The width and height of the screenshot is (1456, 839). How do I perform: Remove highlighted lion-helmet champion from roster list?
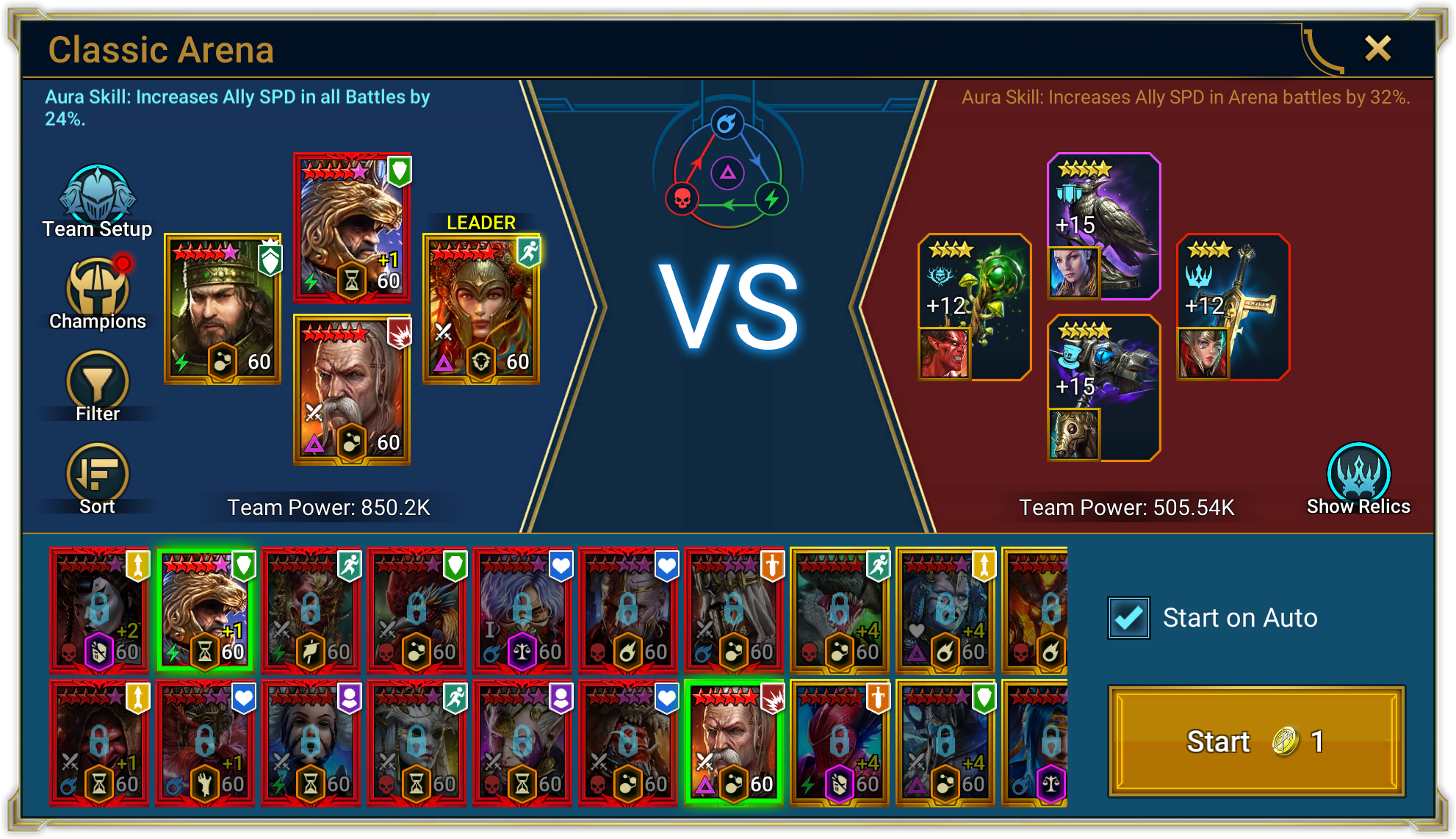[206, 610]
